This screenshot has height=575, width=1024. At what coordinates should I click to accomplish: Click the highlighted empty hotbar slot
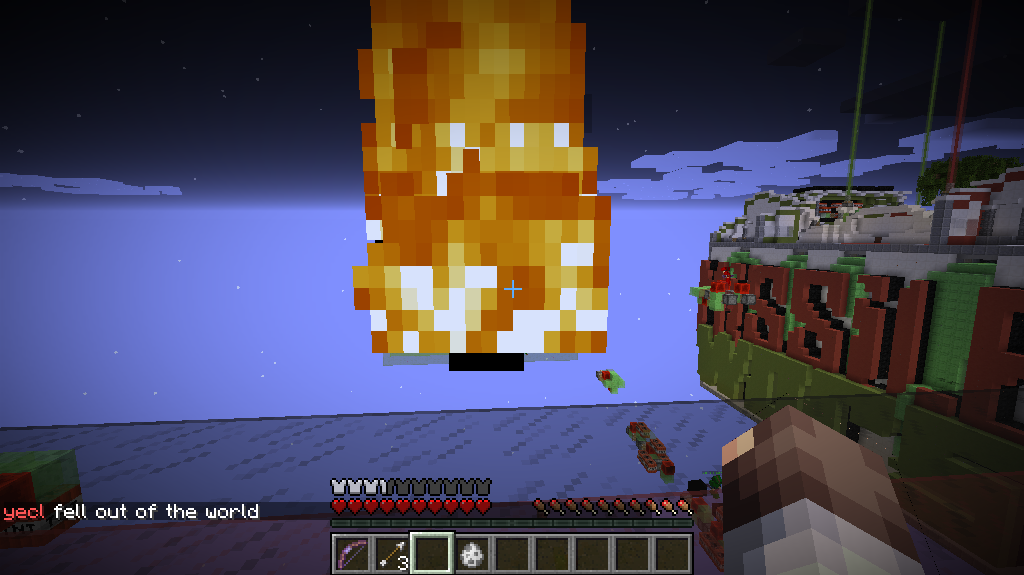[432, 553]
